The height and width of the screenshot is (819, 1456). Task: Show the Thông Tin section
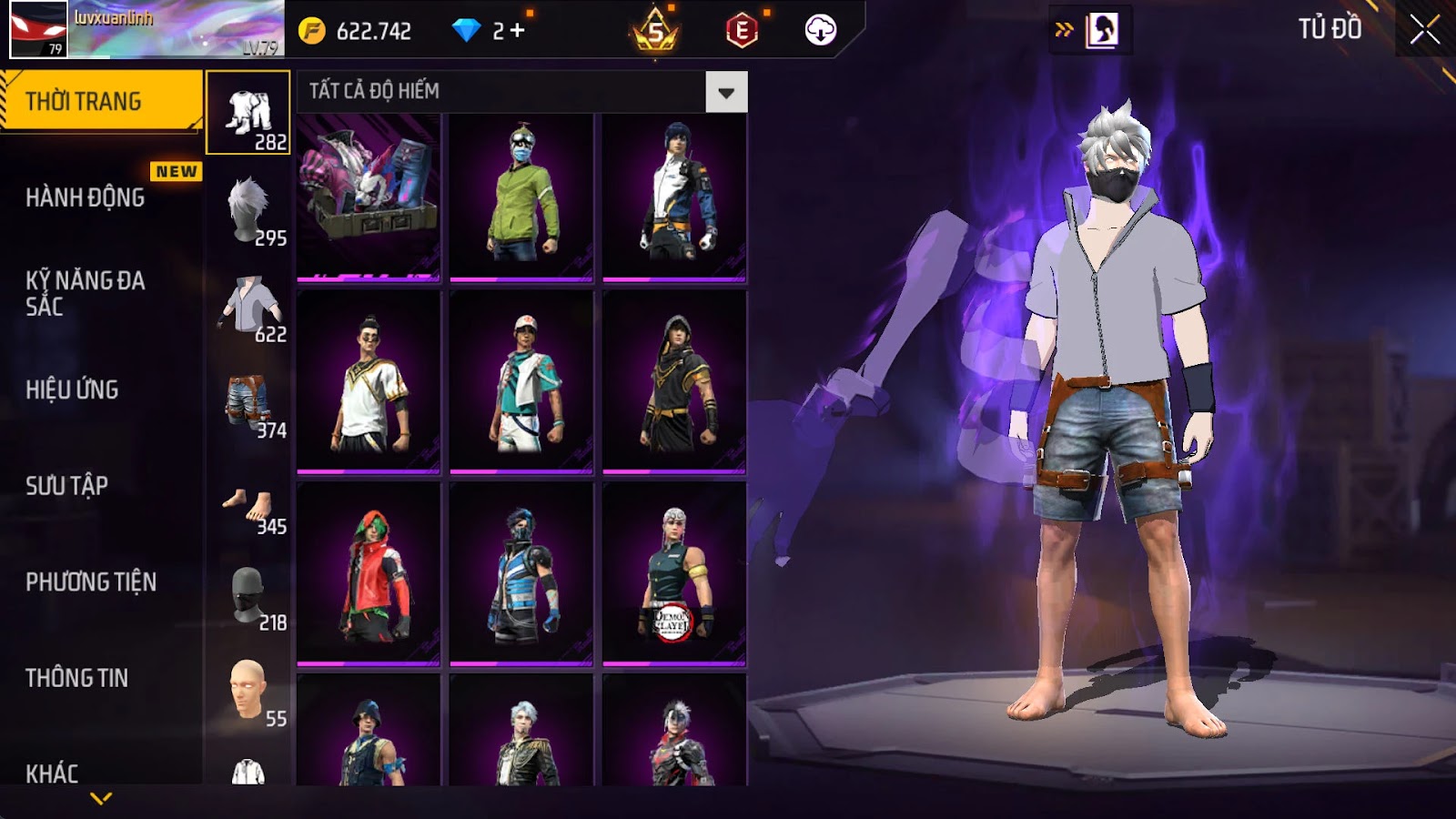(x=76, y=678)
